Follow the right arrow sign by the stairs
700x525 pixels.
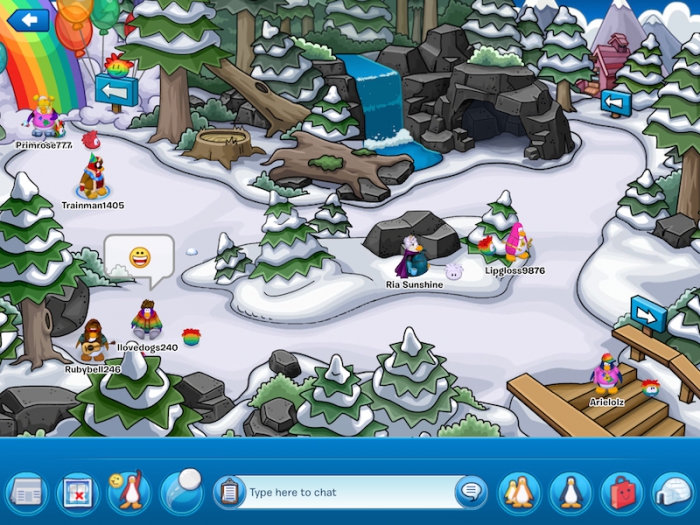click(648, 315)
